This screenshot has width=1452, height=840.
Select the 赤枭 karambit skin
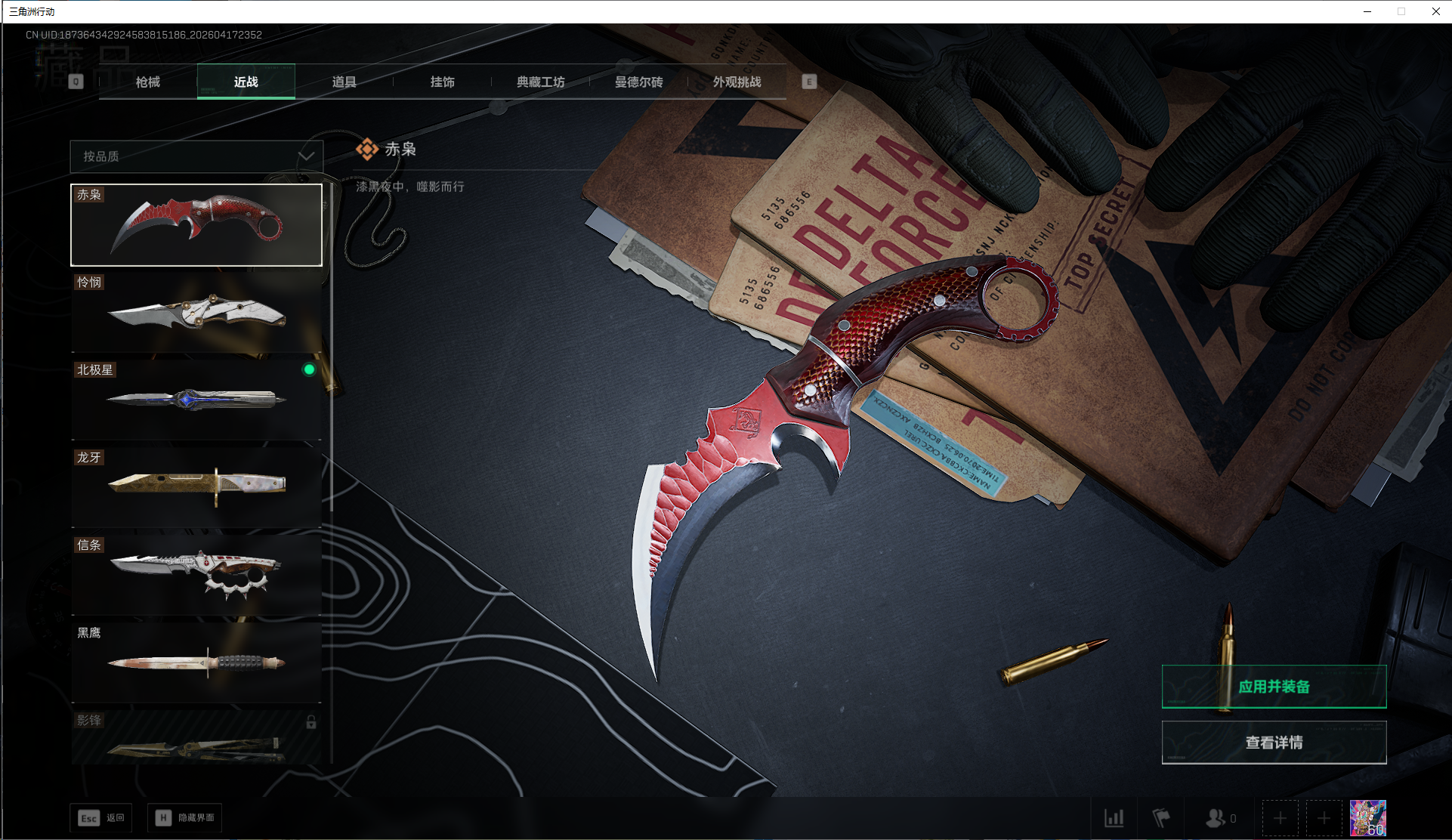tap(196, 225)
